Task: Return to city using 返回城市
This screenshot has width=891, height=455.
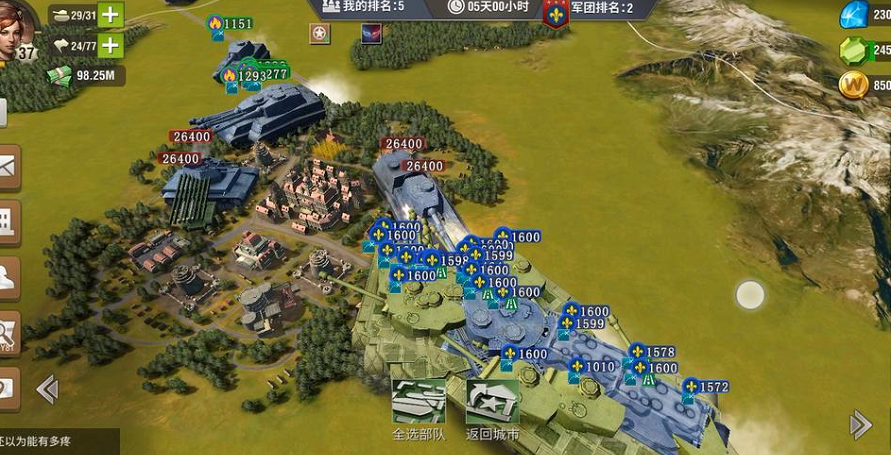Action: 492,410
